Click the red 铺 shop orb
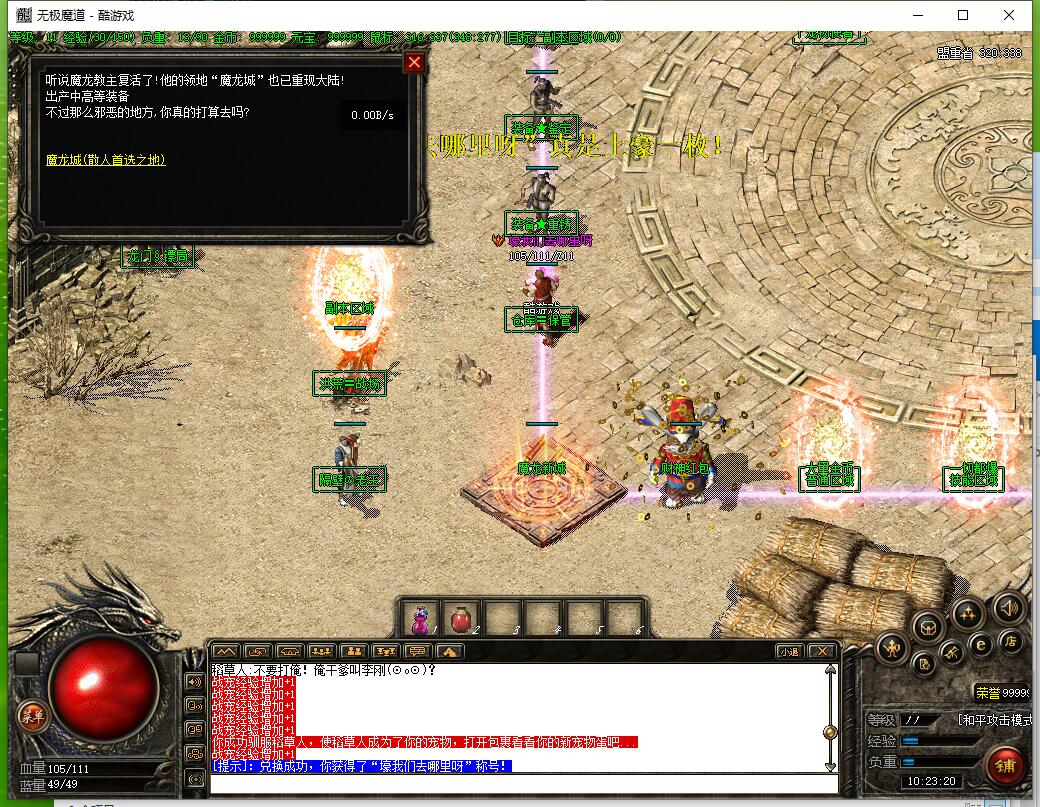 1003,765
